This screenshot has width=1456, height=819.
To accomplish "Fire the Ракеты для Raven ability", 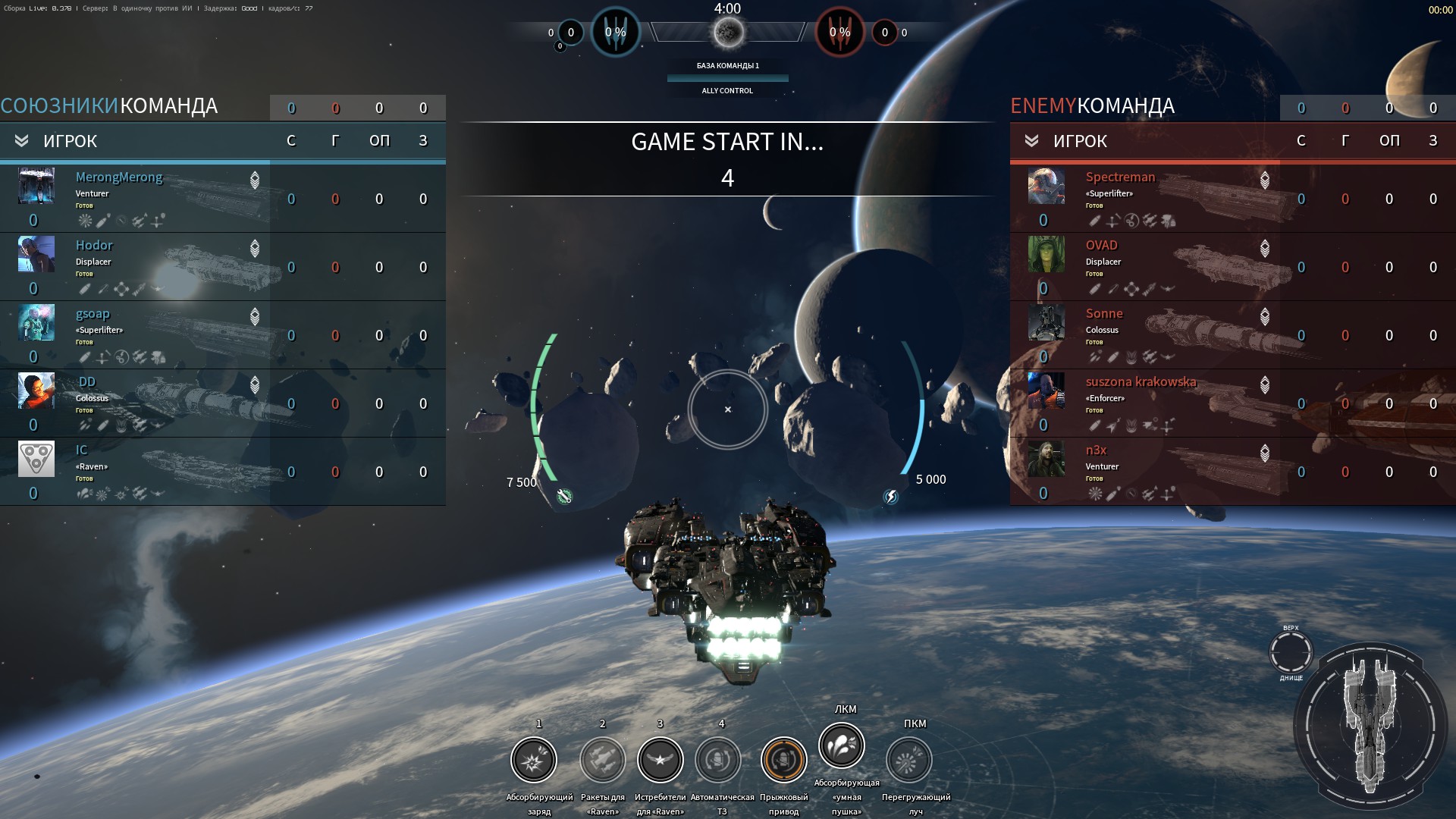I will (x=602, y=760).
